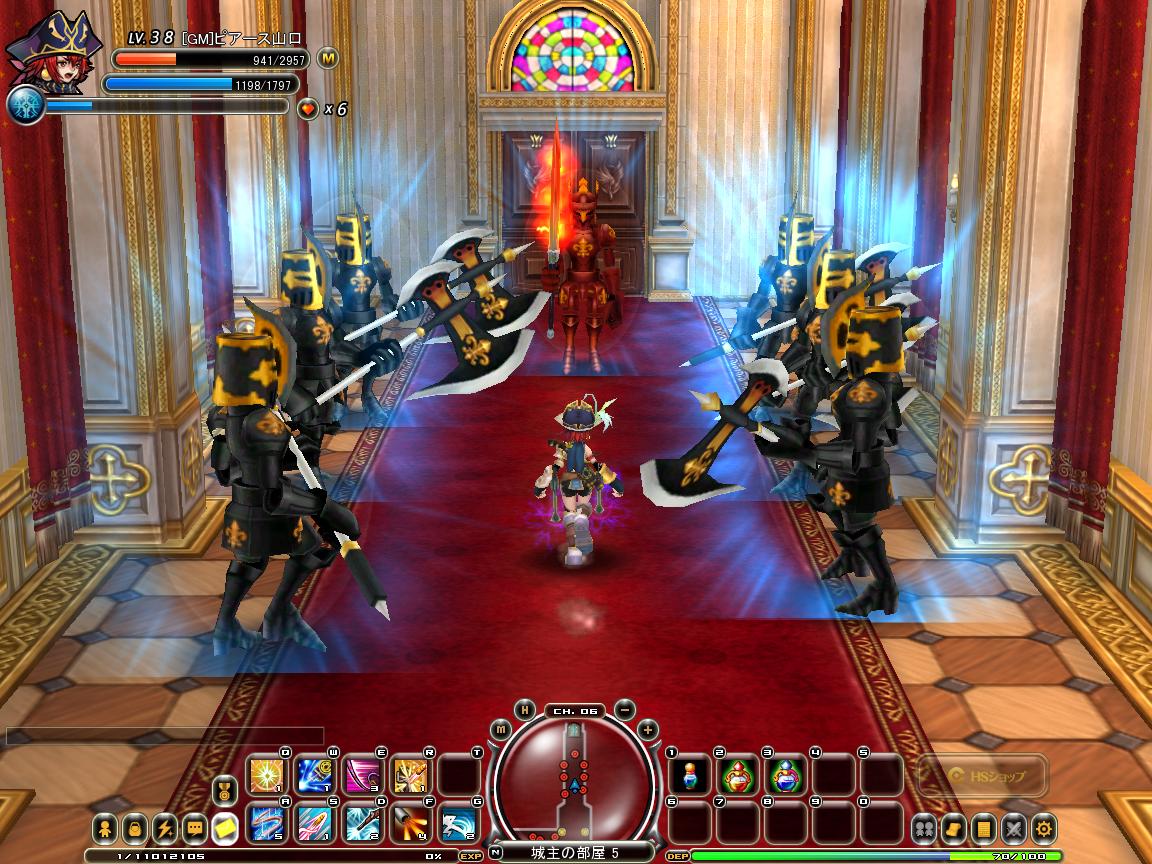
Task: Activate the yellow starburst skill
Action: [x=267, y=776]
